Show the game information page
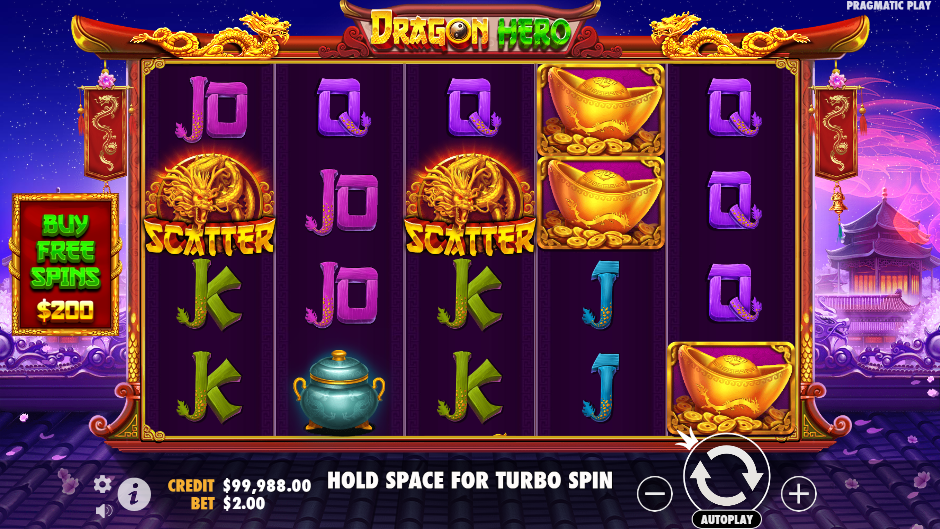The height and width of the screenshot is (529, 940). point(133,493)
